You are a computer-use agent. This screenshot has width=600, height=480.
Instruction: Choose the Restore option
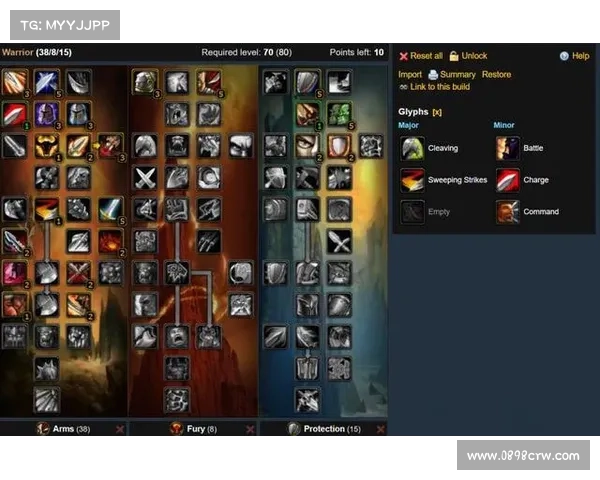[x=496, y=74]
